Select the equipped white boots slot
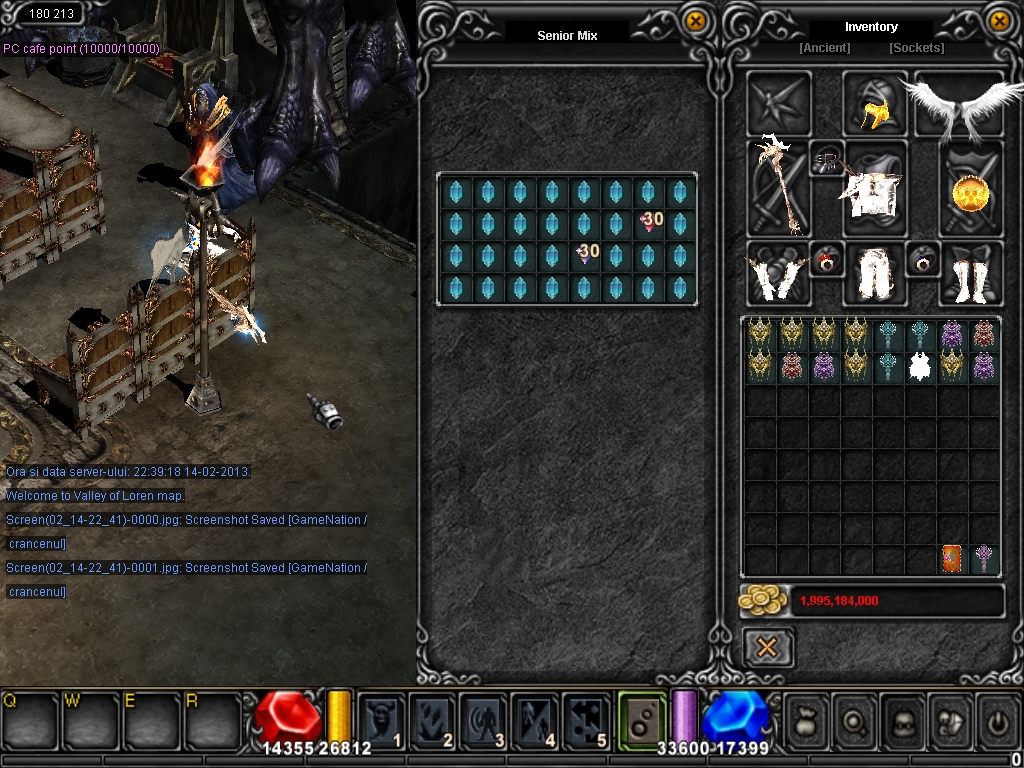 pos(970,274)
